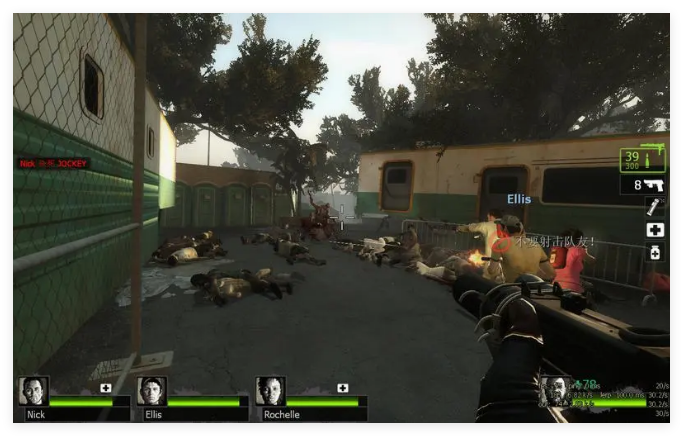Click your own survivor portrait
Viewport: 683px width, 436px height.
(x=553, y=391)
